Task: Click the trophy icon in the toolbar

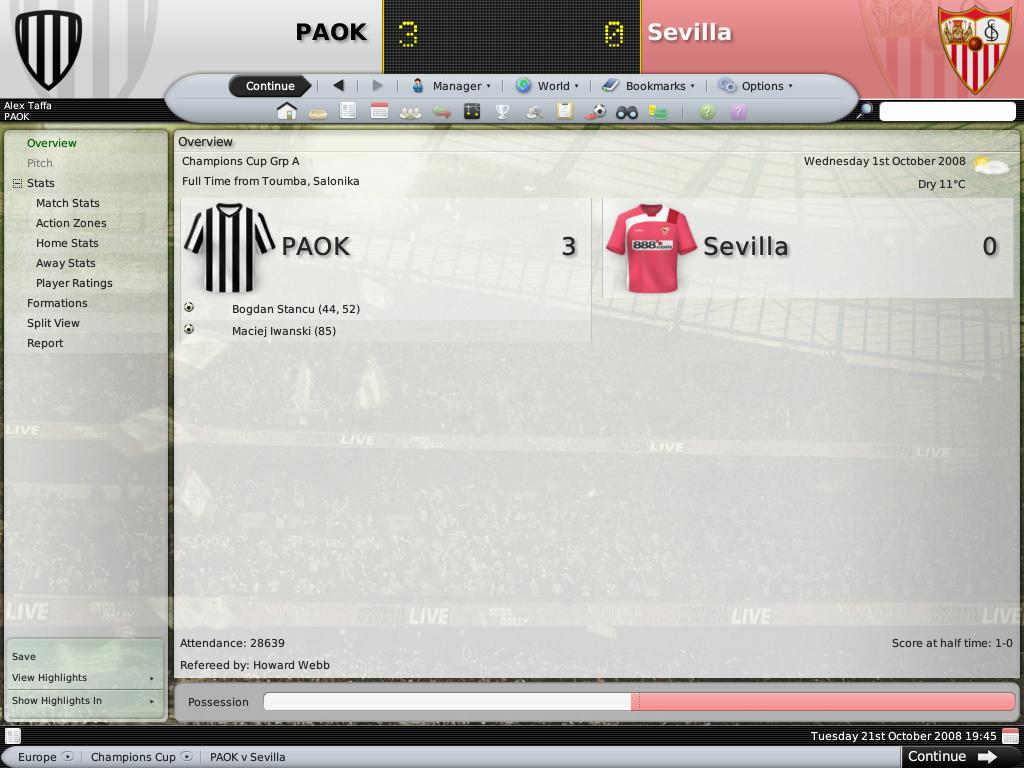Action: (x=503, y=112)
